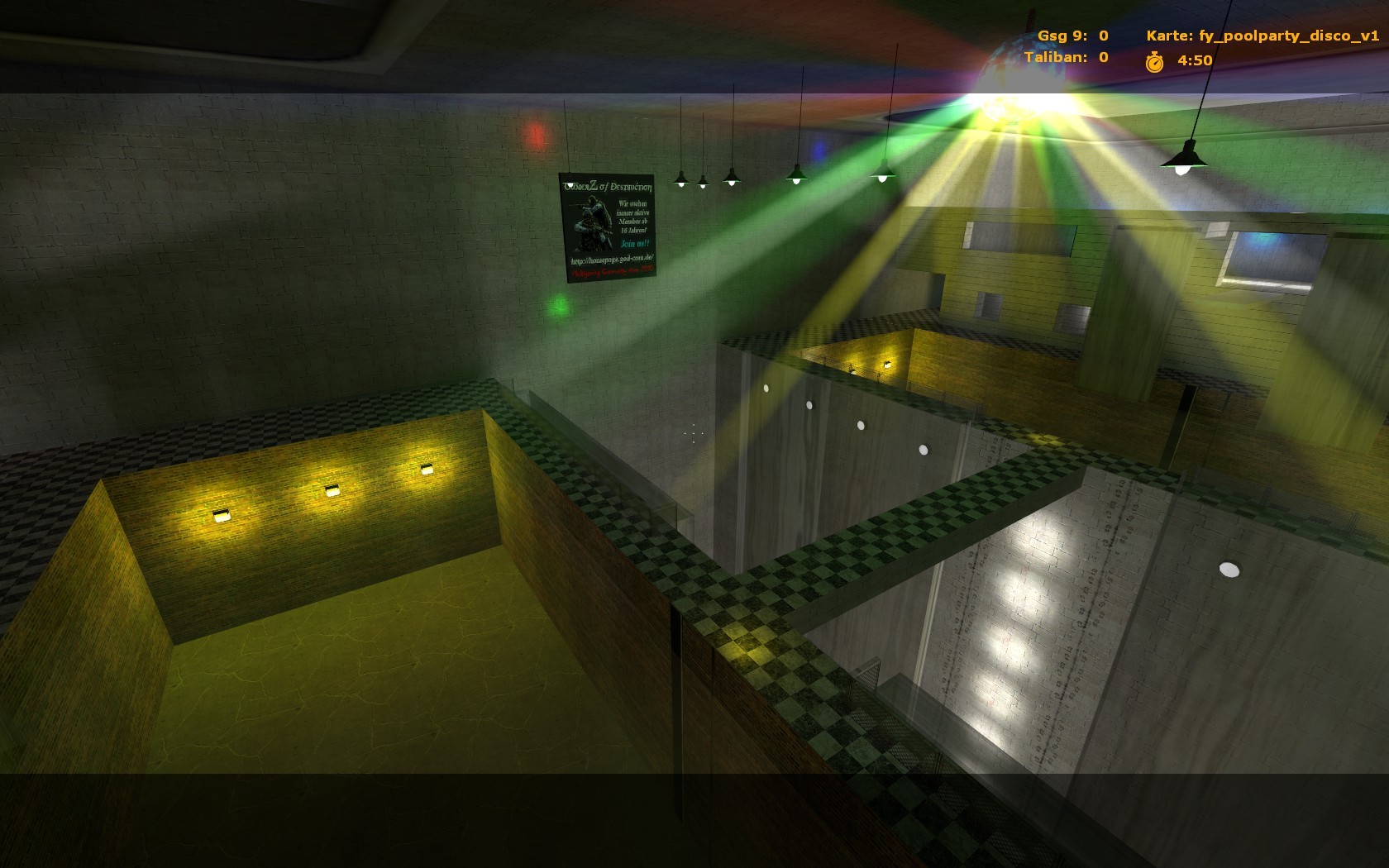Click the green lamp in the top-right corner

click(x=1184, y=157)
